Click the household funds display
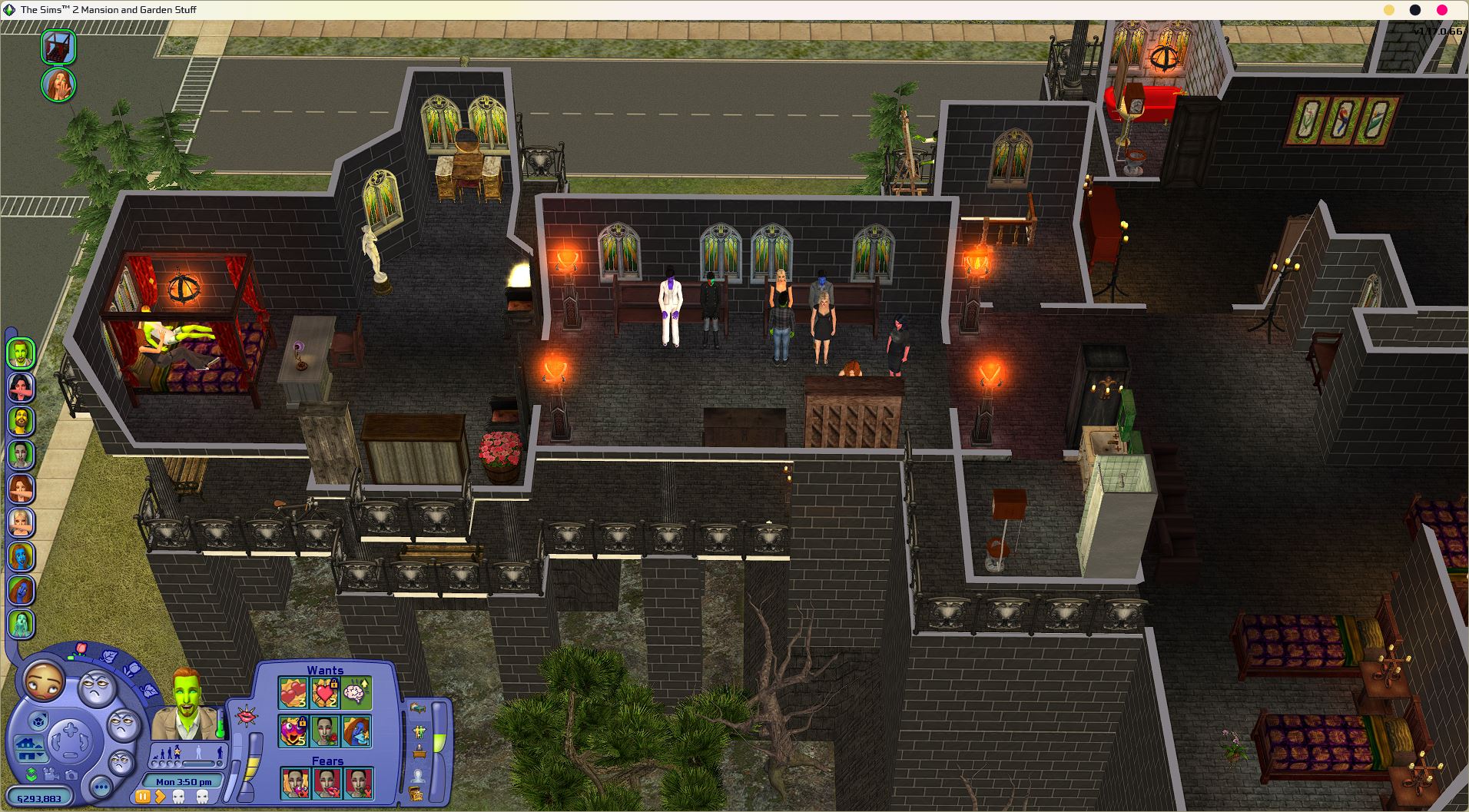 point(40,798)
